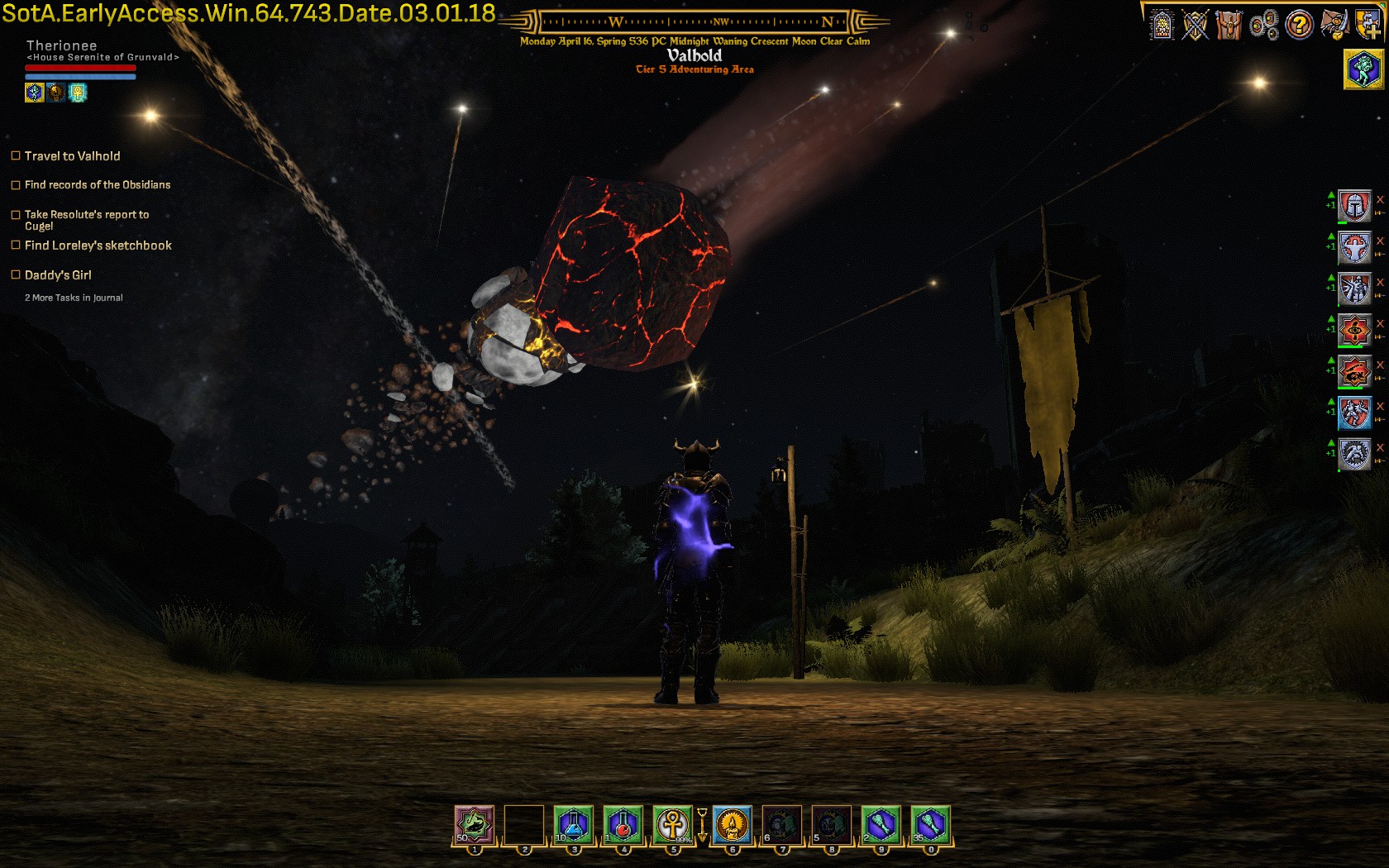The image size is (1389, 868).
Task: Use the fish hotbar slot
Action: coord(475,825)
